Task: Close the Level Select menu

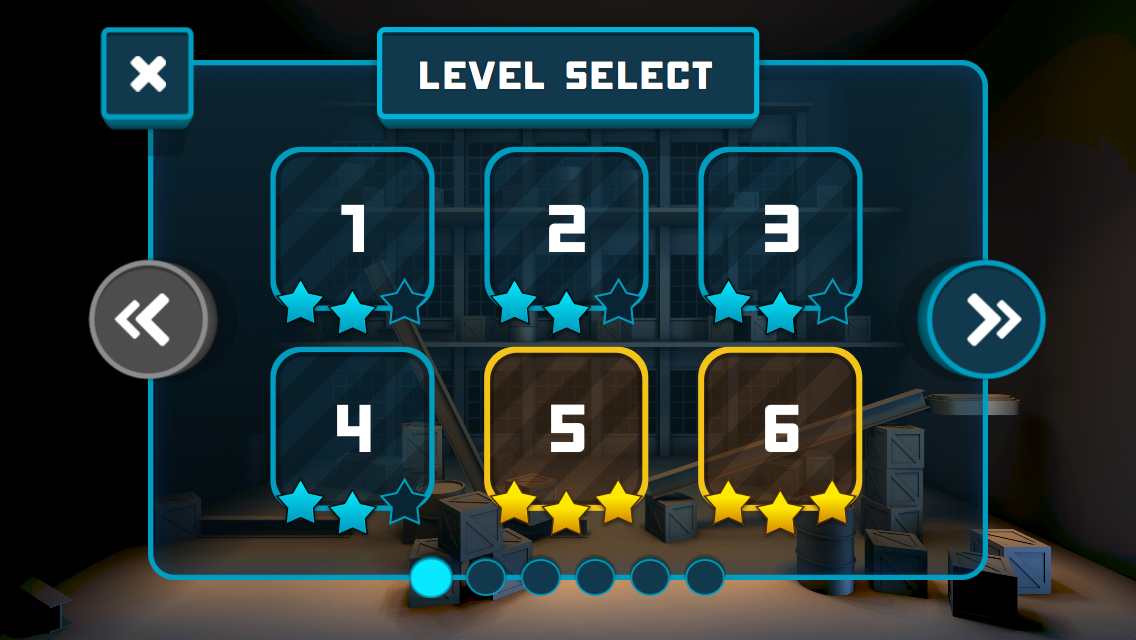Action: pos(147,75)
